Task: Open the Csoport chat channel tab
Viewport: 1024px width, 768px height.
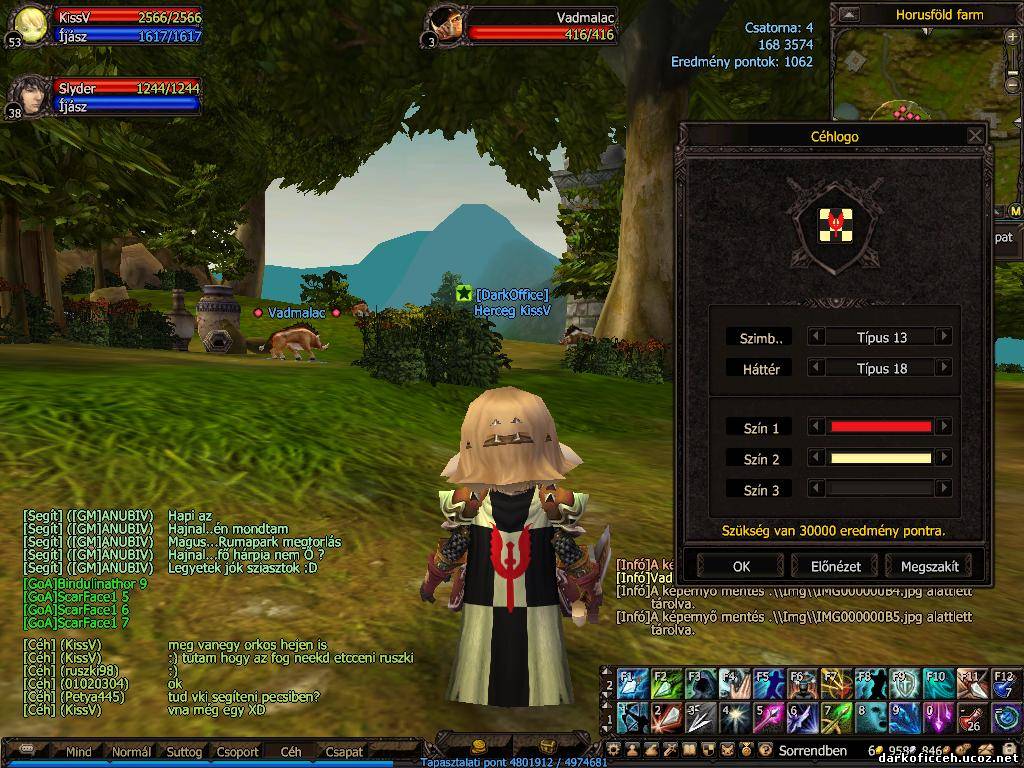Action: click(238, 752)
